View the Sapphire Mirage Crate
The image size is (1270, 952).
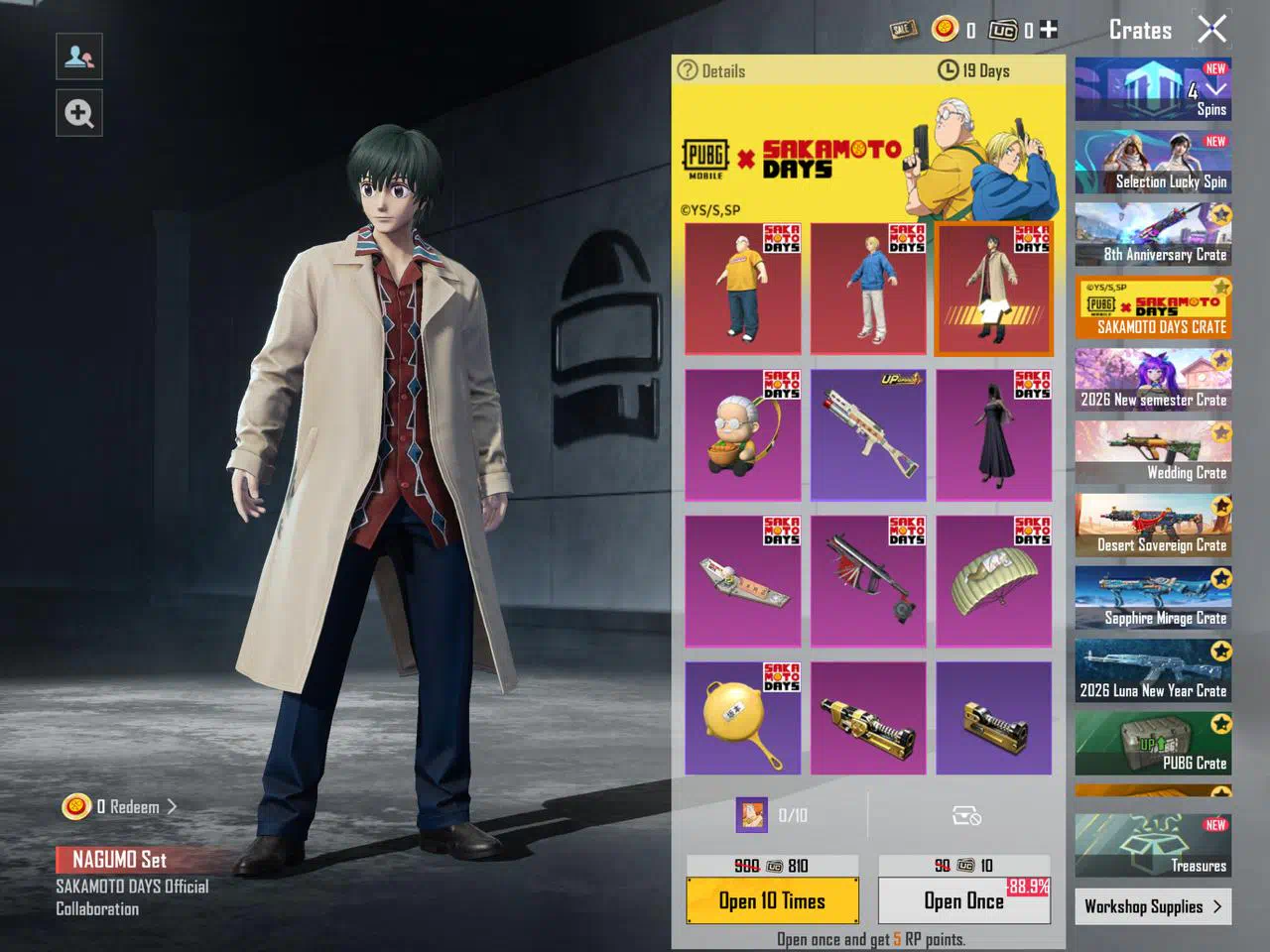(1153, 598)
